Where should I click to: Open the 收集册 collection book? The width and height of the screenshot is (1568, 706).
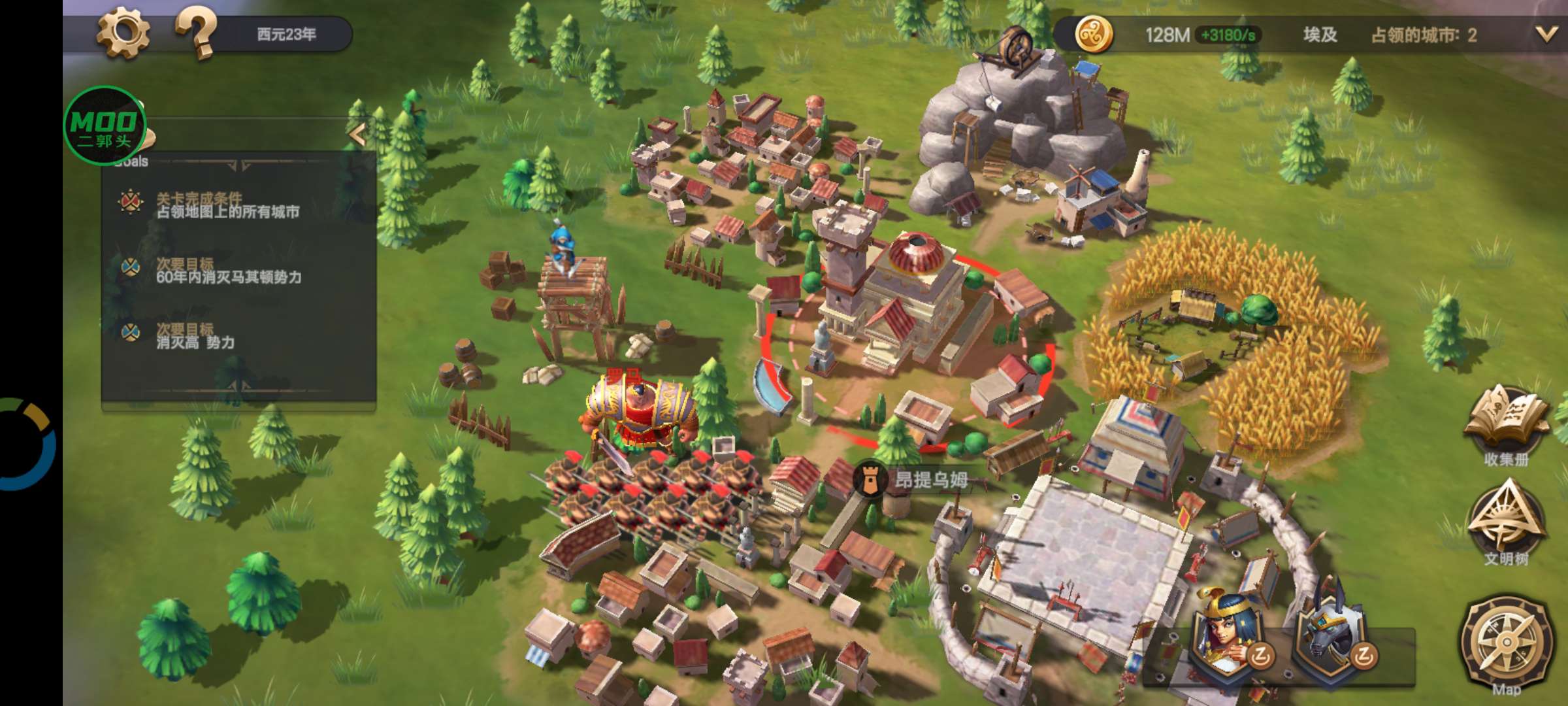point(1506,425)
